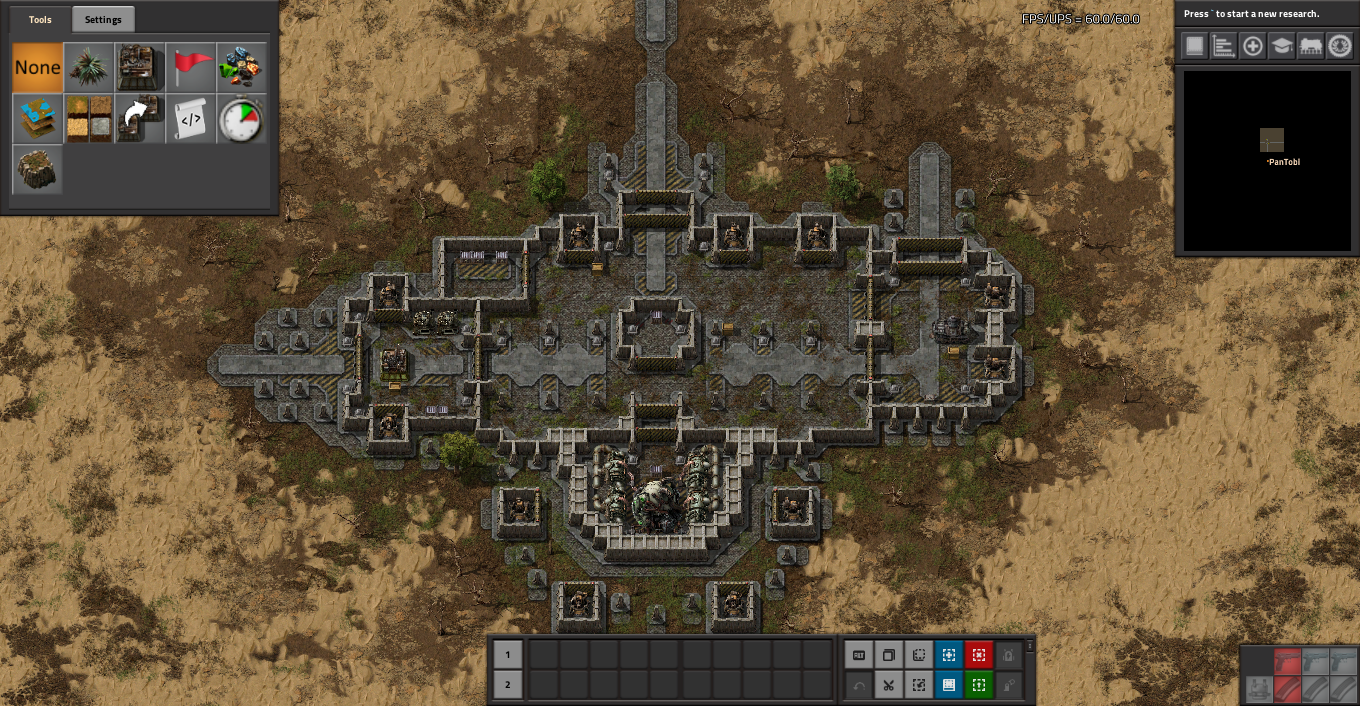The height and width of the screenshot is (706, 1360).
Task: Open the ore resources tool
Action: pyautogui.click(x=242, y=68)
